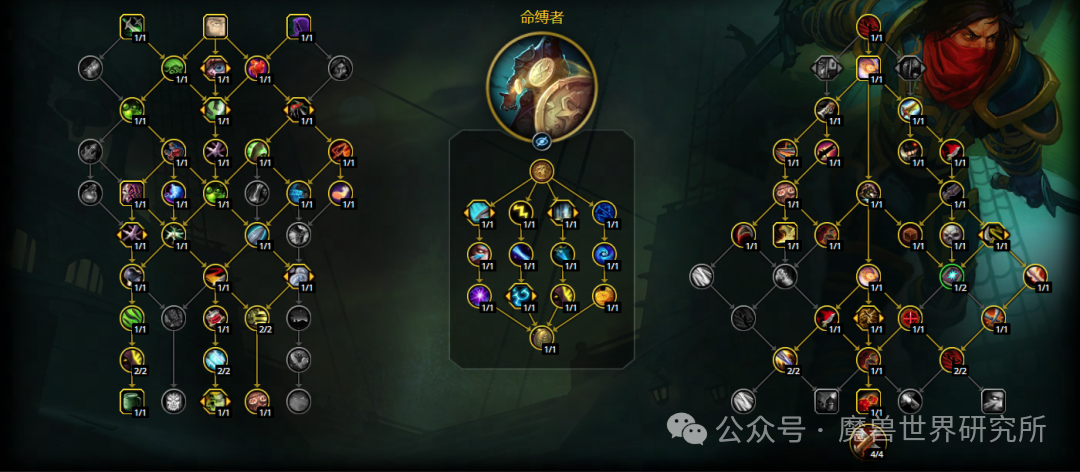Select the tan face talent at the top
Viewport: 1080px width, 472px height.
[x=216, y=26]
